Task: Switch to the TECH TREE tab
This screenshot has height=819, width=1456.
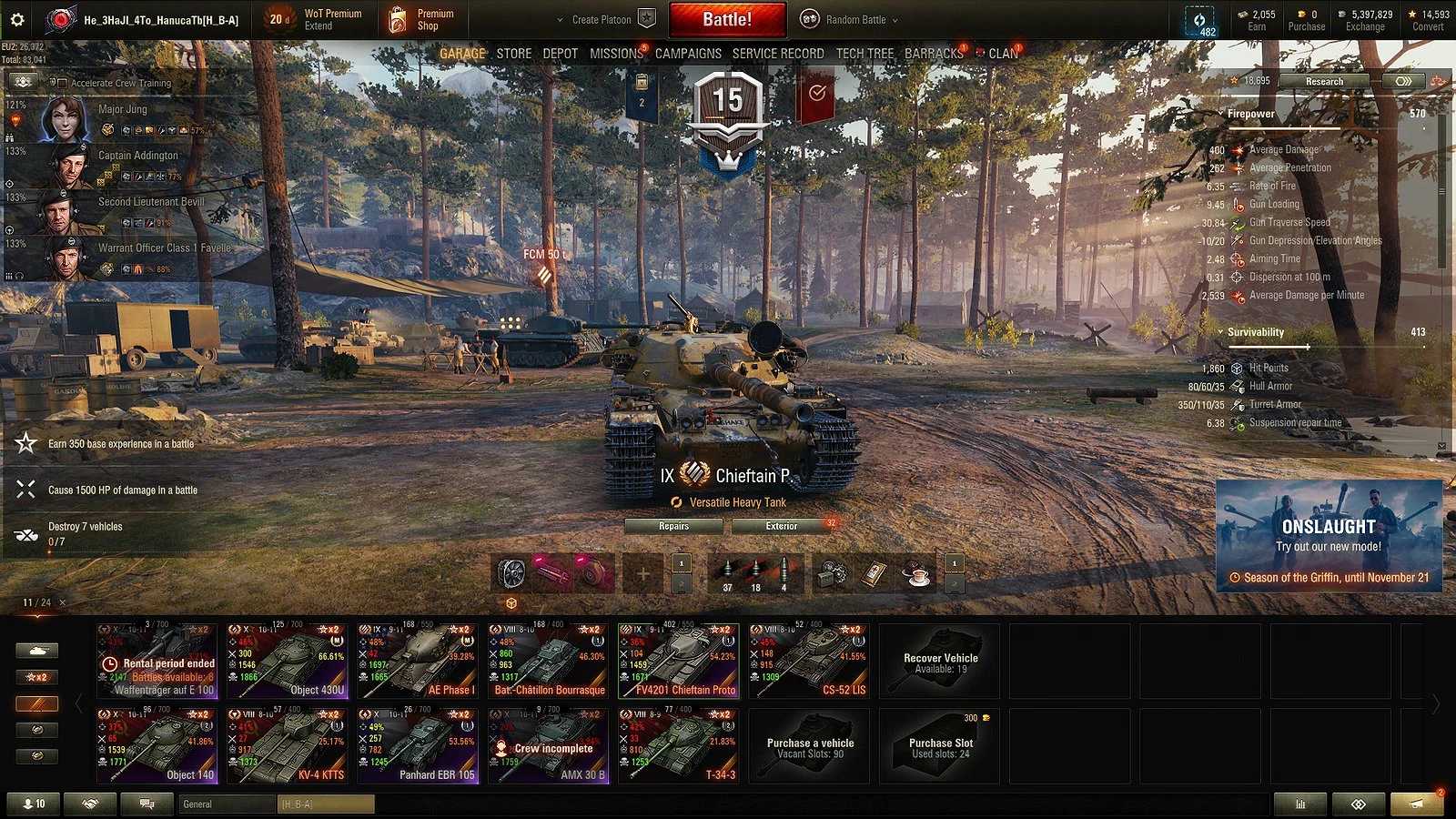Action: 864,54
